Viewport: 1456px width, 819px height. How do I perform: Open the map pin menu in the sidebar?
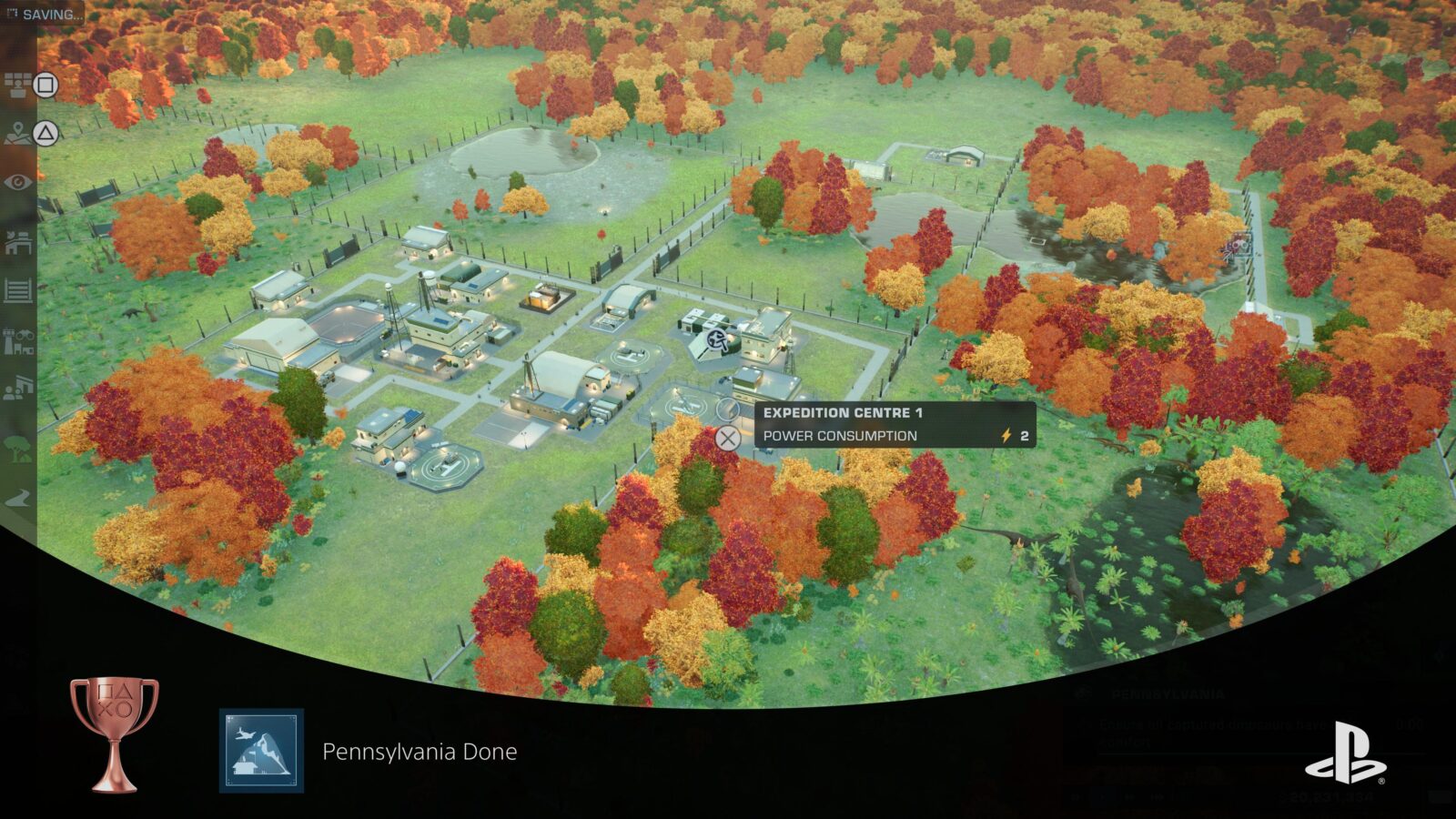pyautogui.click(x=17, y=135)
